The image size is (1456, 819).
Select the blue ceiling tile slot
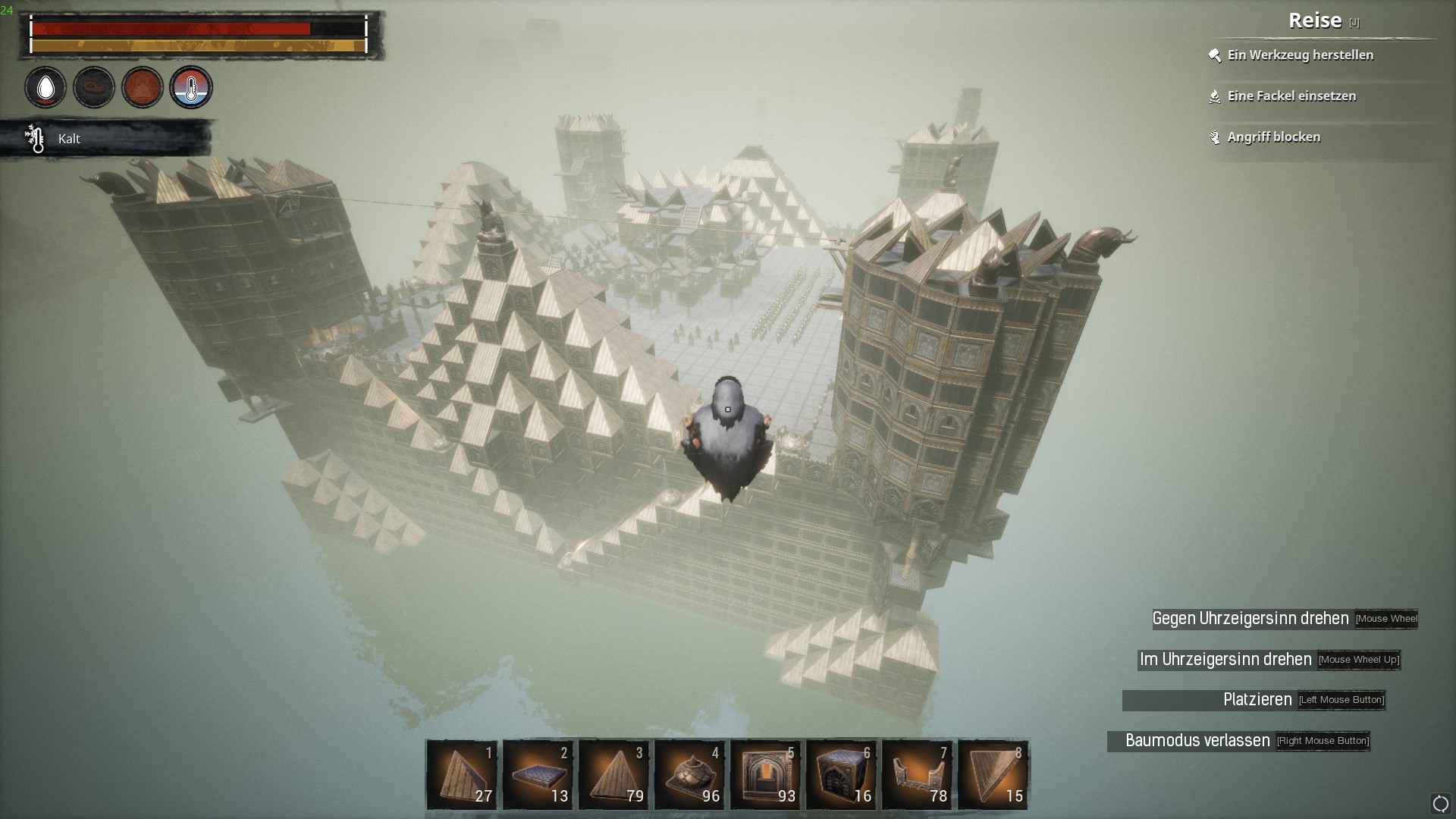pos(538,774)
